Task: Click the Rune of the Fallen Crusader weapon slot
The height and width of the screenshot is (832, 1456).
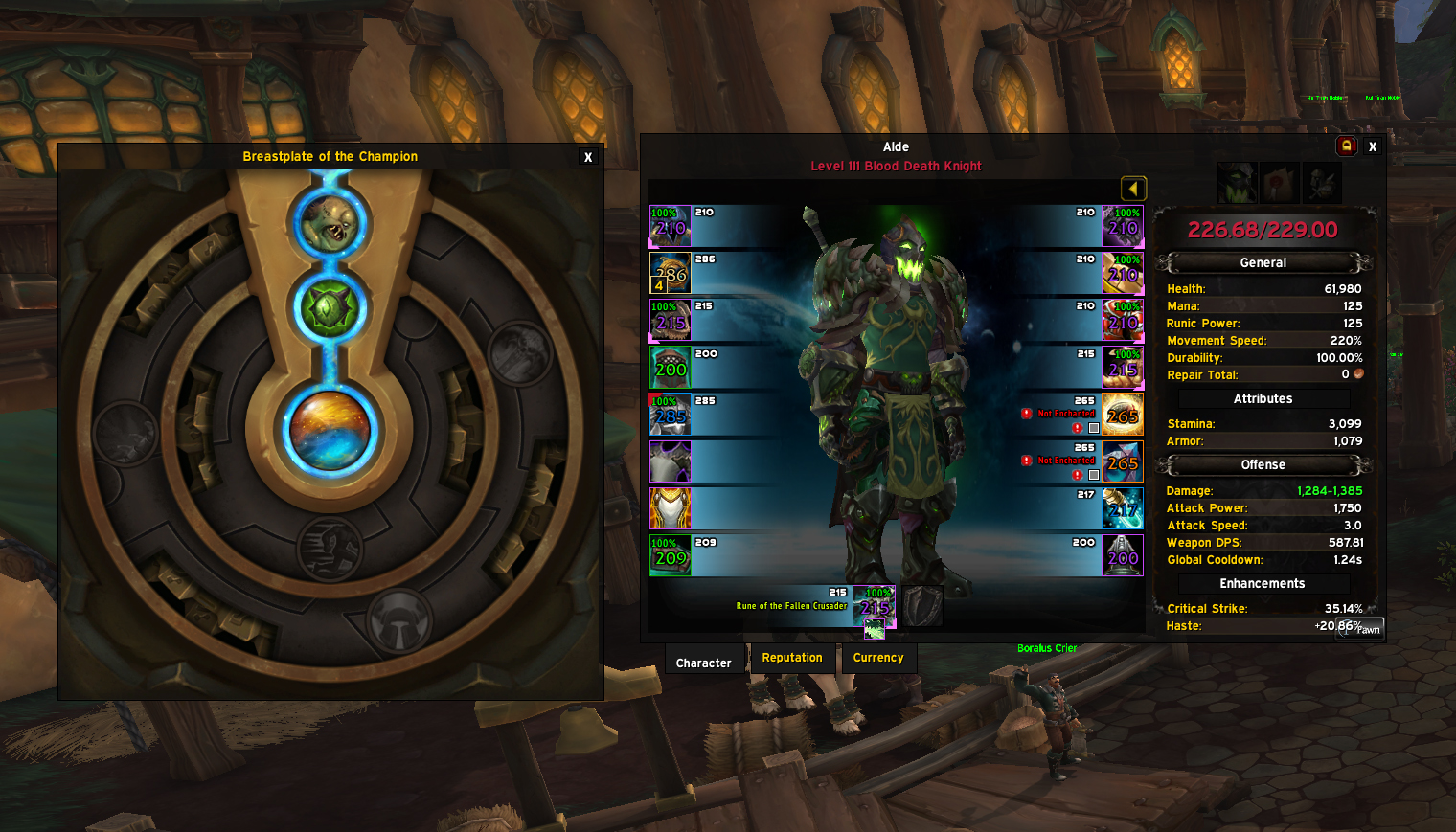Action: pyautogui.click(x=874, y=607)
